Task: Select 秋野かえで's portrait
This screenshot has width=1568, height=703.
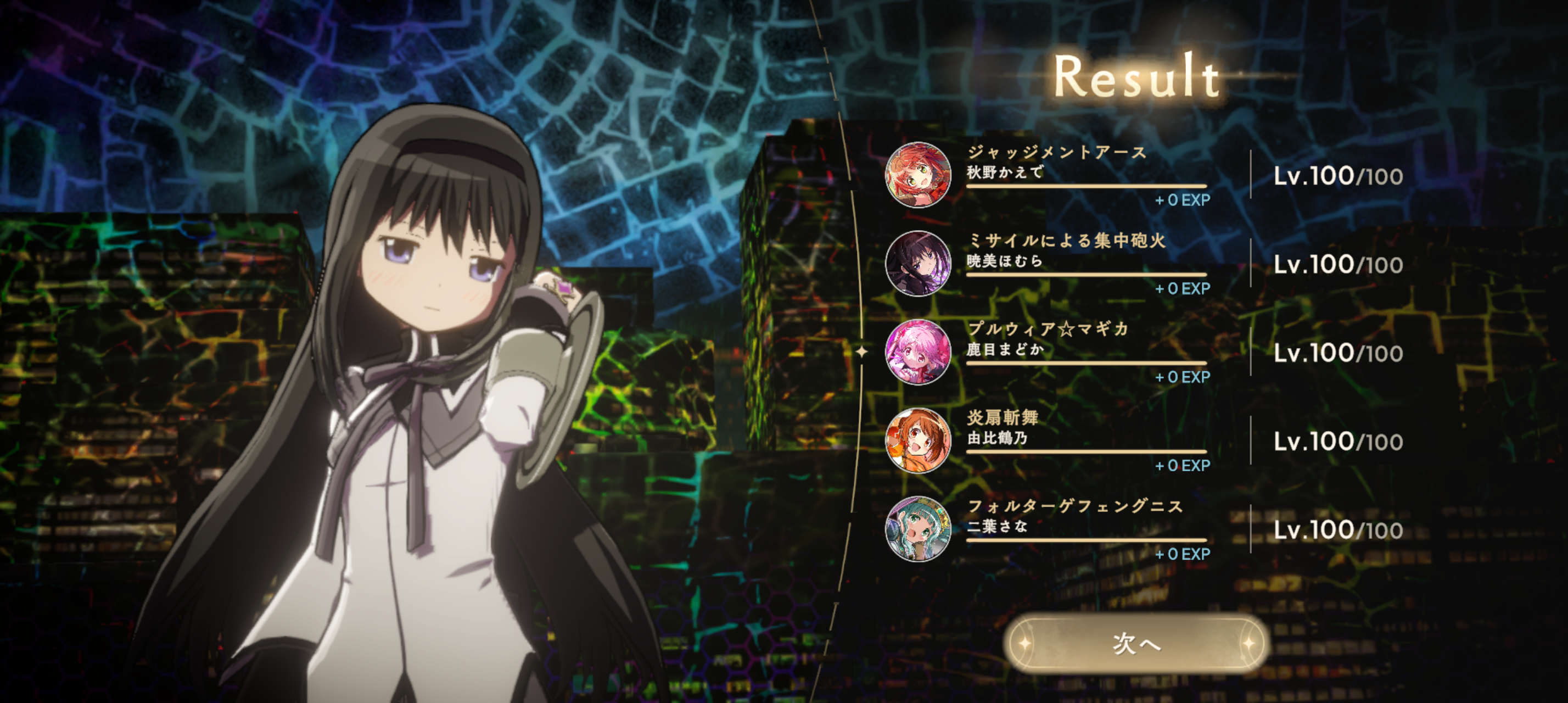Action: 918,175
